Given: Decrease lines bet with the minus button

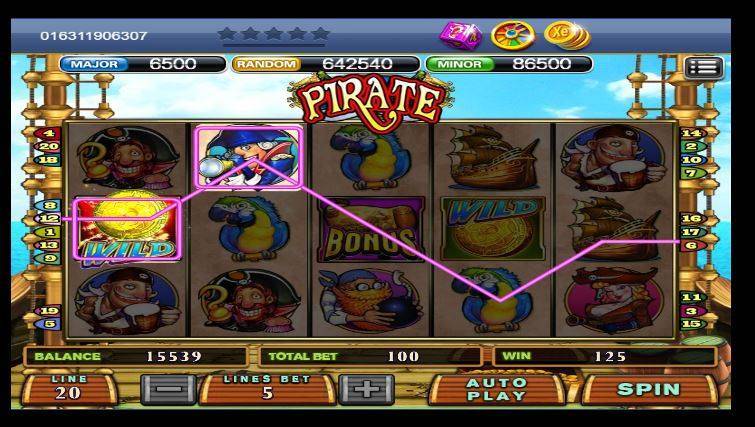Looking at the screenshot, I should click(168, 389).
